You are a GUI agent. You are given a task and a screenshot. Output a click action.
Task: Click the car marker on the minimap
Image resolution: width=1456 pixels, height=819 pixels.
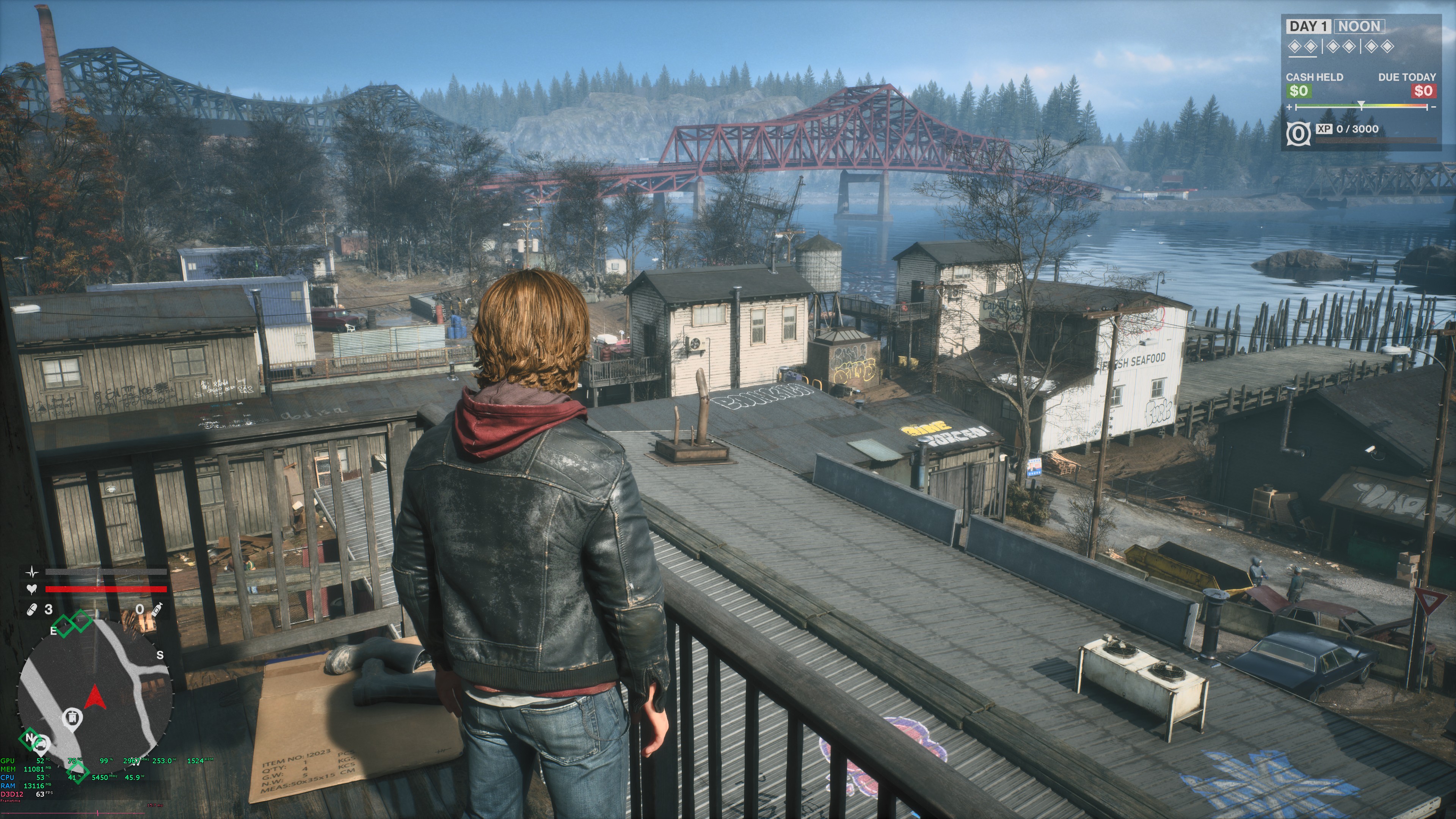click(x=41, y=745)
